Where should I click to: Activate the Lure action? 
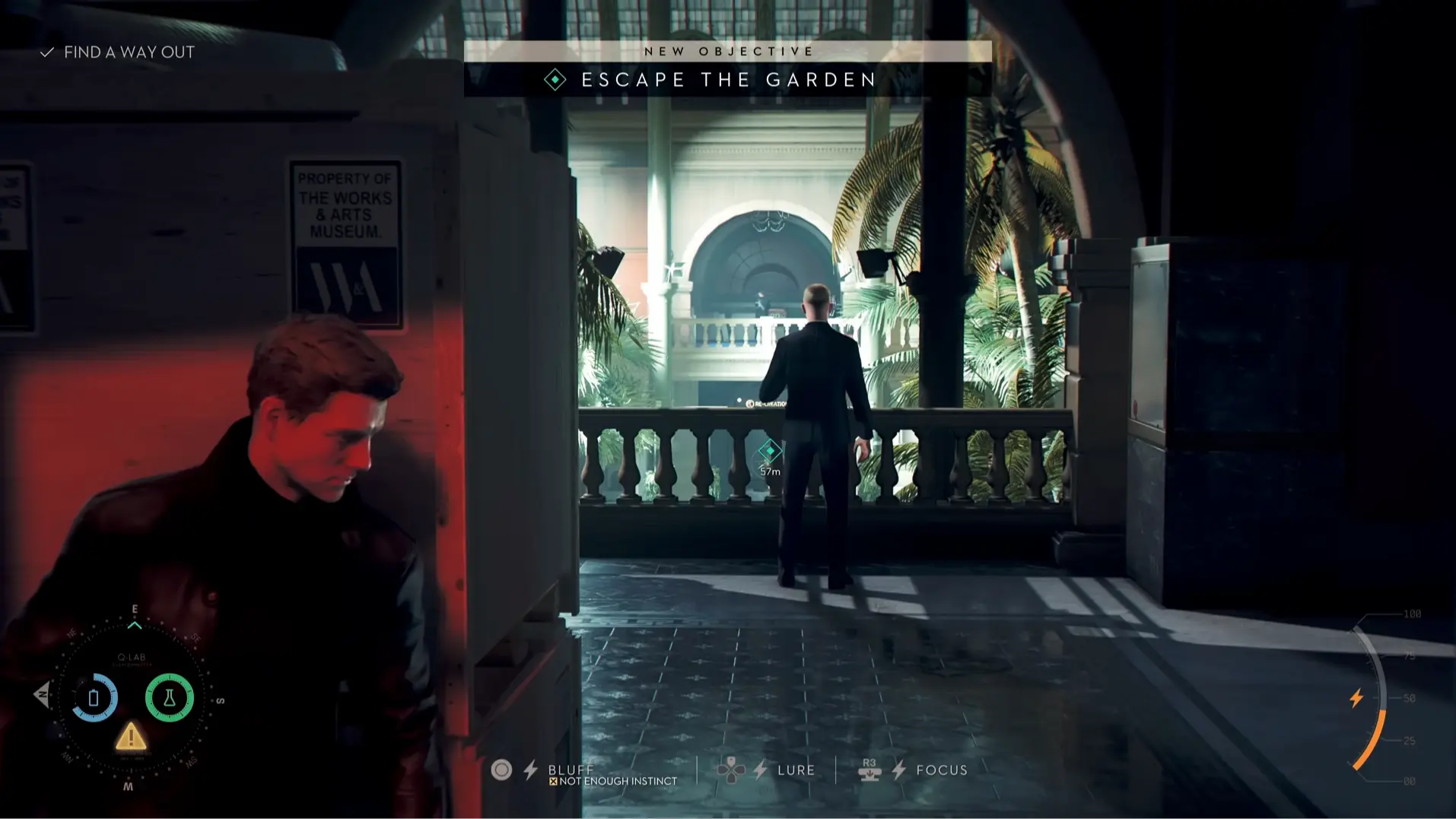795,770
